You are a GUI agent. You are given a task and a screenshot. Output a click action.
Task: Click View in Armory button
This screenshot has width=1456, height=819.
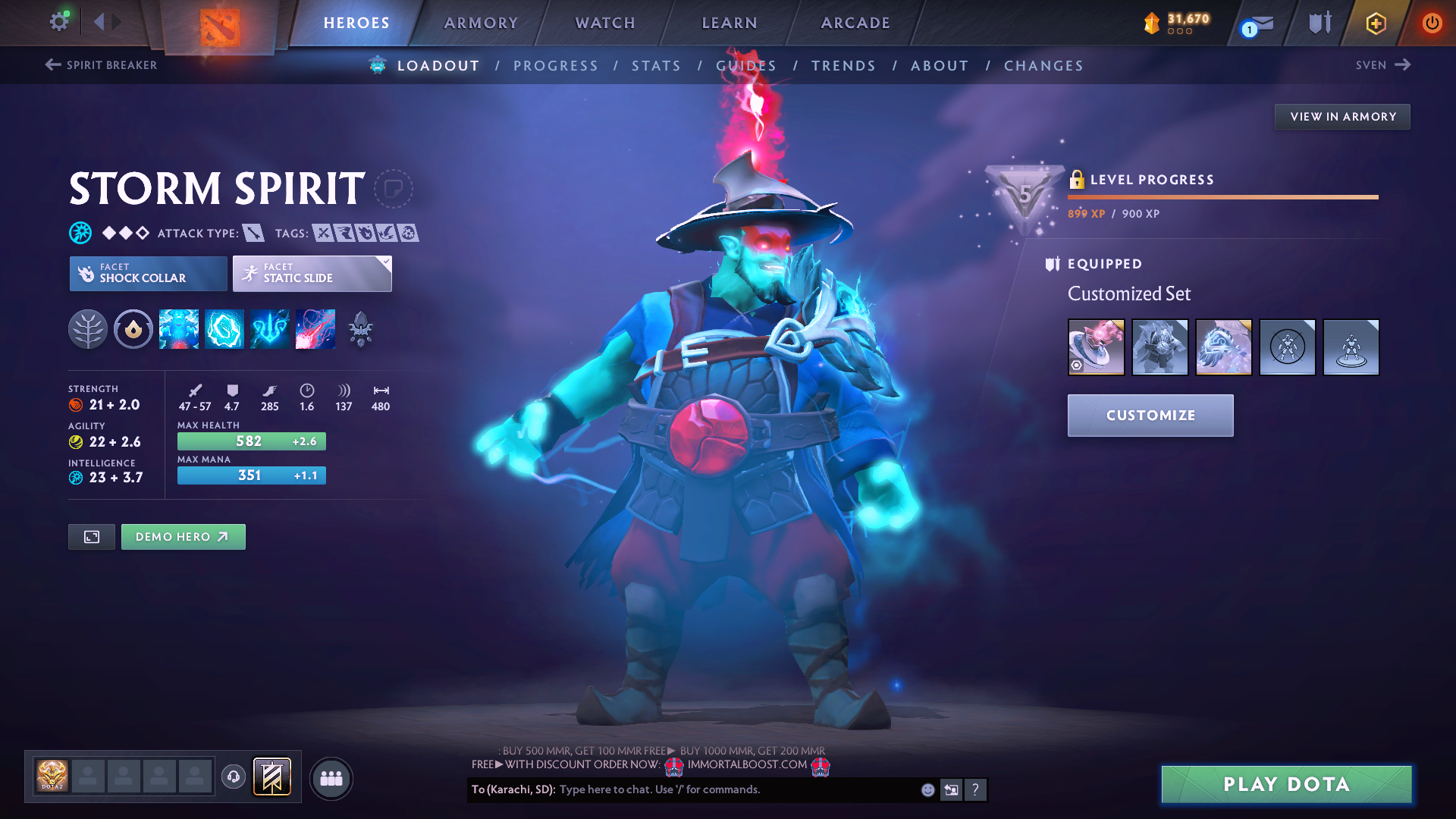tap(1342, 117)
